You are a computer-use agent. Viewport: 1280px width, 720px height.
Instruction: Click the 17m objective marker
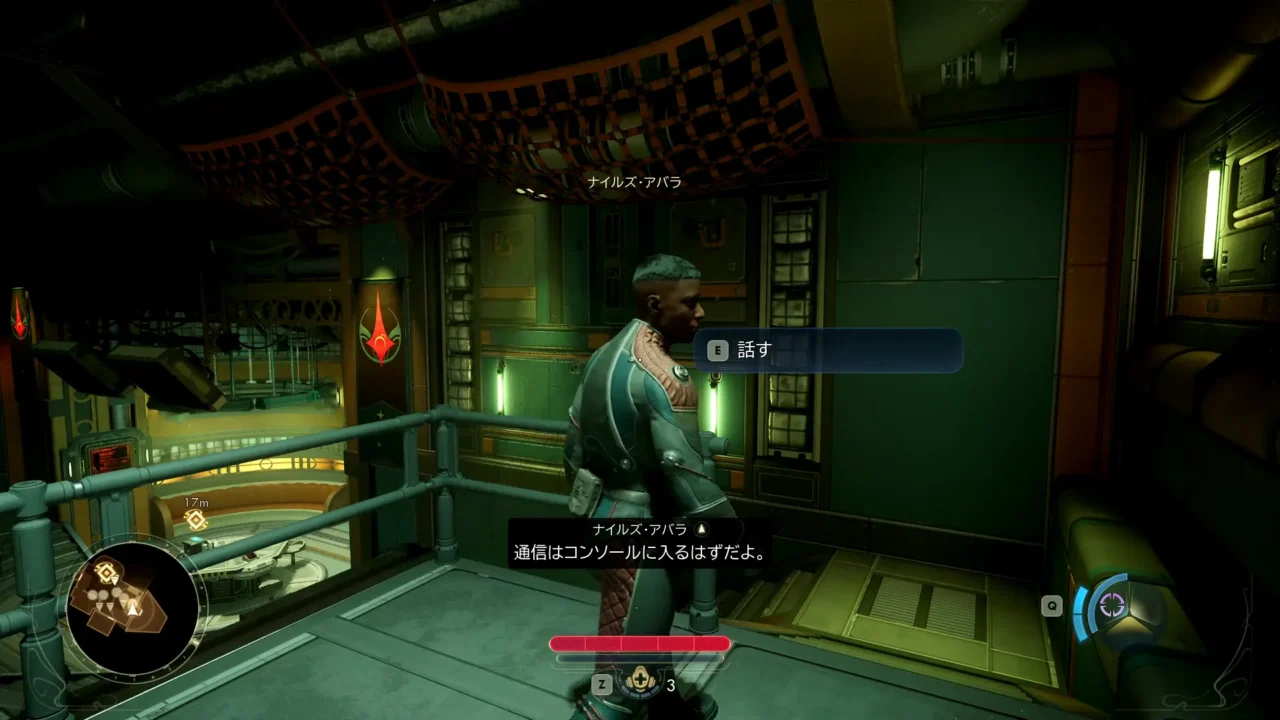pyautogui.click(x=196, y=519)
